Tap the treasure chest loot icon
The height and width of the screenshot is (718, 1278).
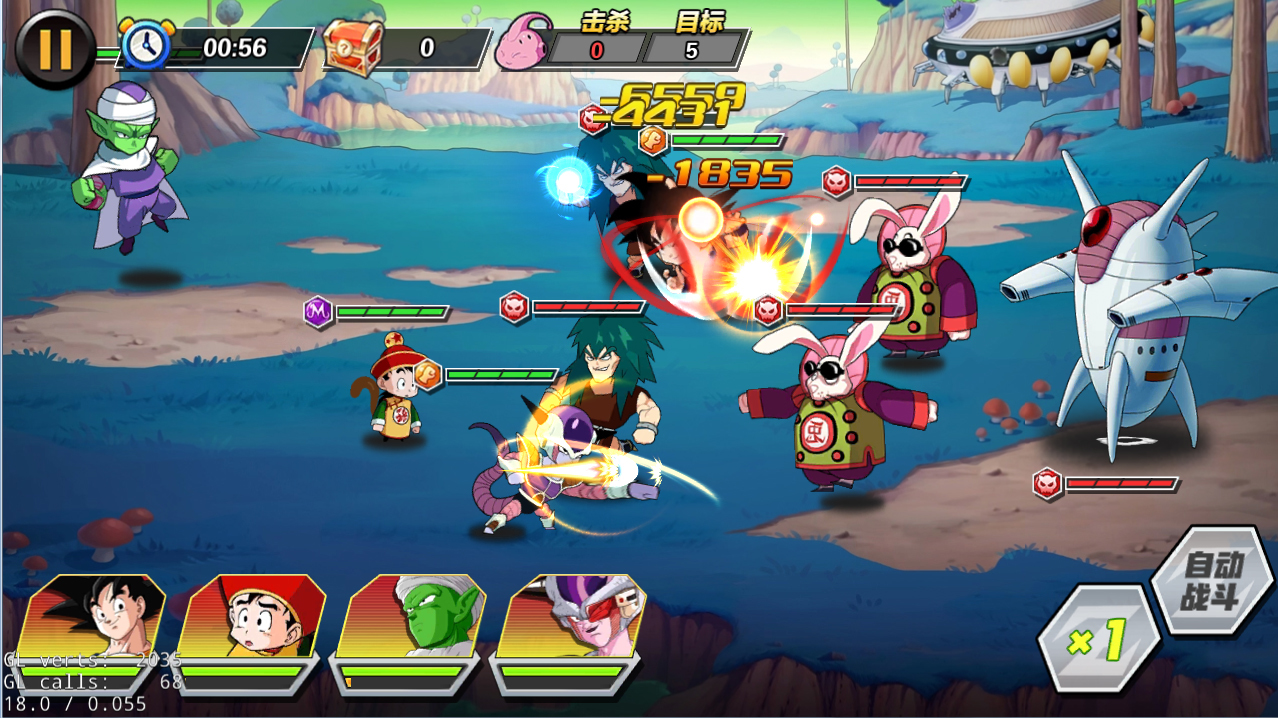click(x=353, y=46)
